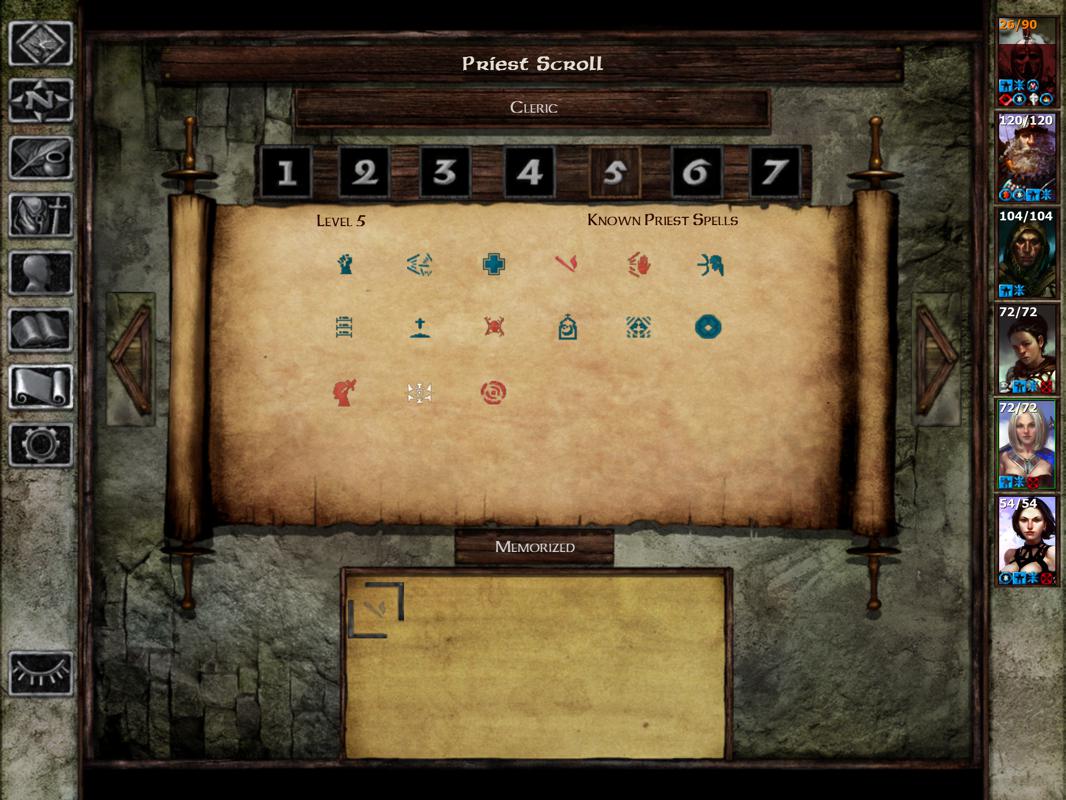Open options with the gear button

(41, 444)
